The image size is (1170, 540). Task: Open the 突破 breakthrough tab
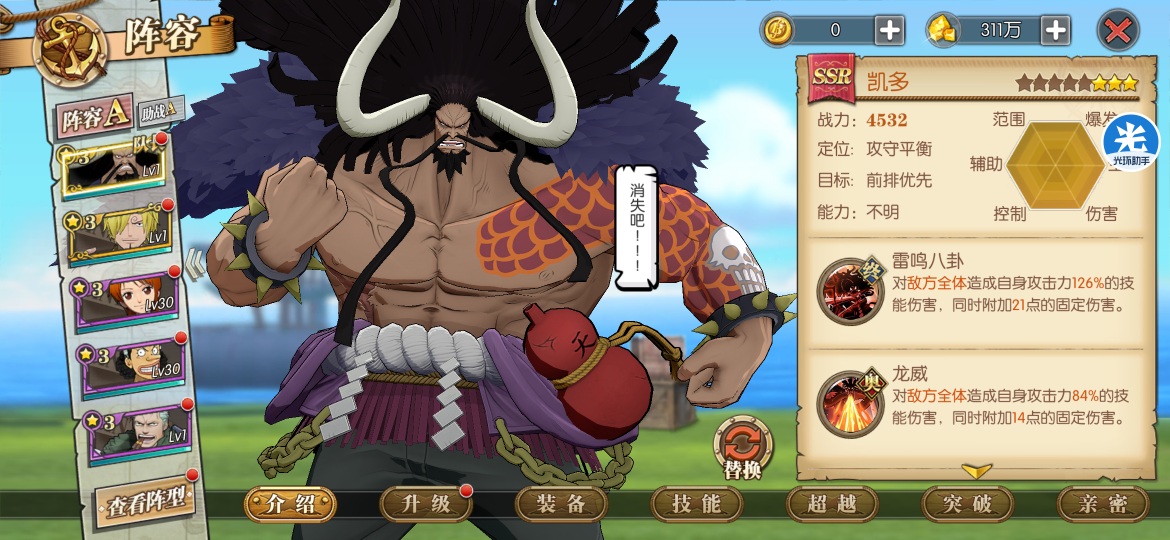(x=968, y=504)
